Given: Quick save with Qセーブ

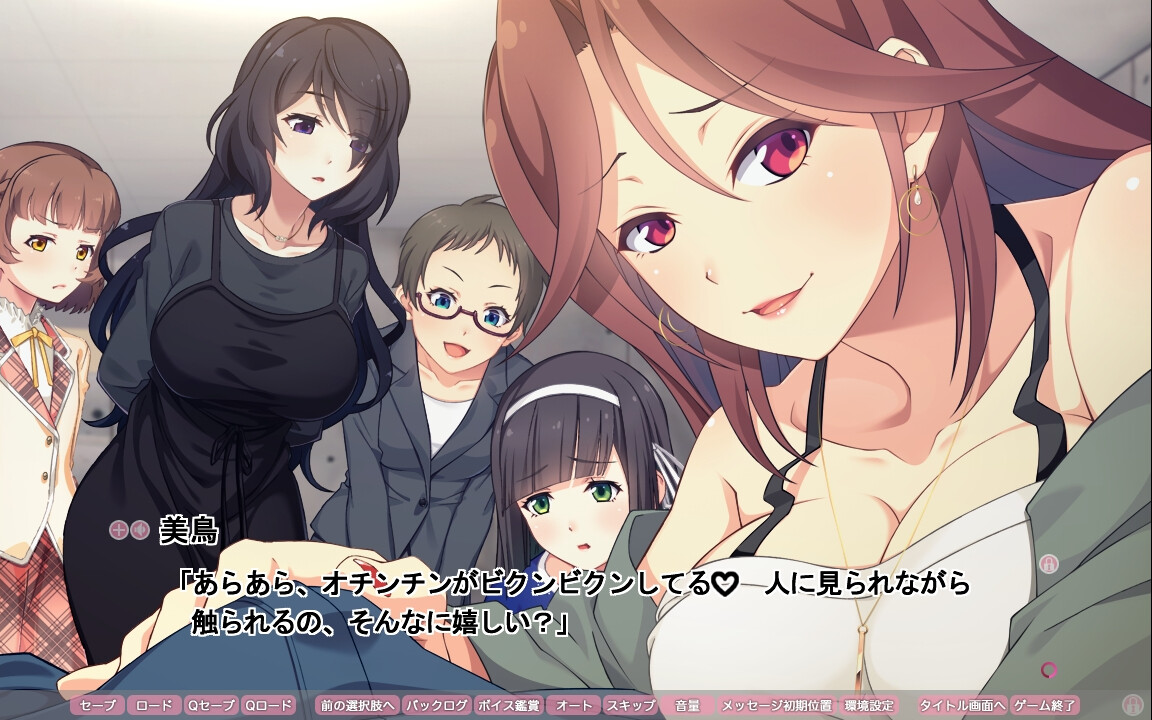Looking at the screenshot, I should 211,705.
